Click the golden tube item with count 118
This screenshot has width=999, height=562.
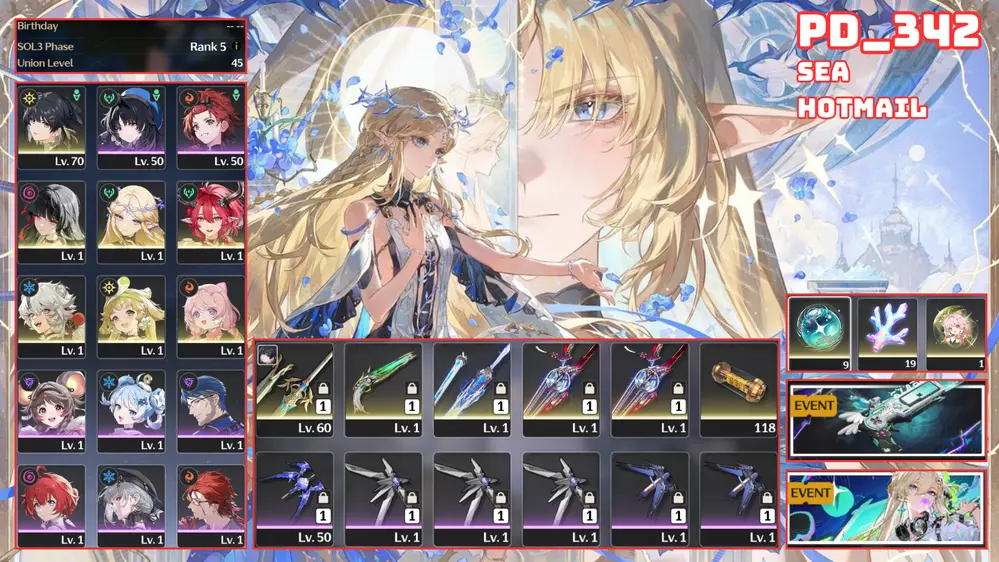pos(738,391)
